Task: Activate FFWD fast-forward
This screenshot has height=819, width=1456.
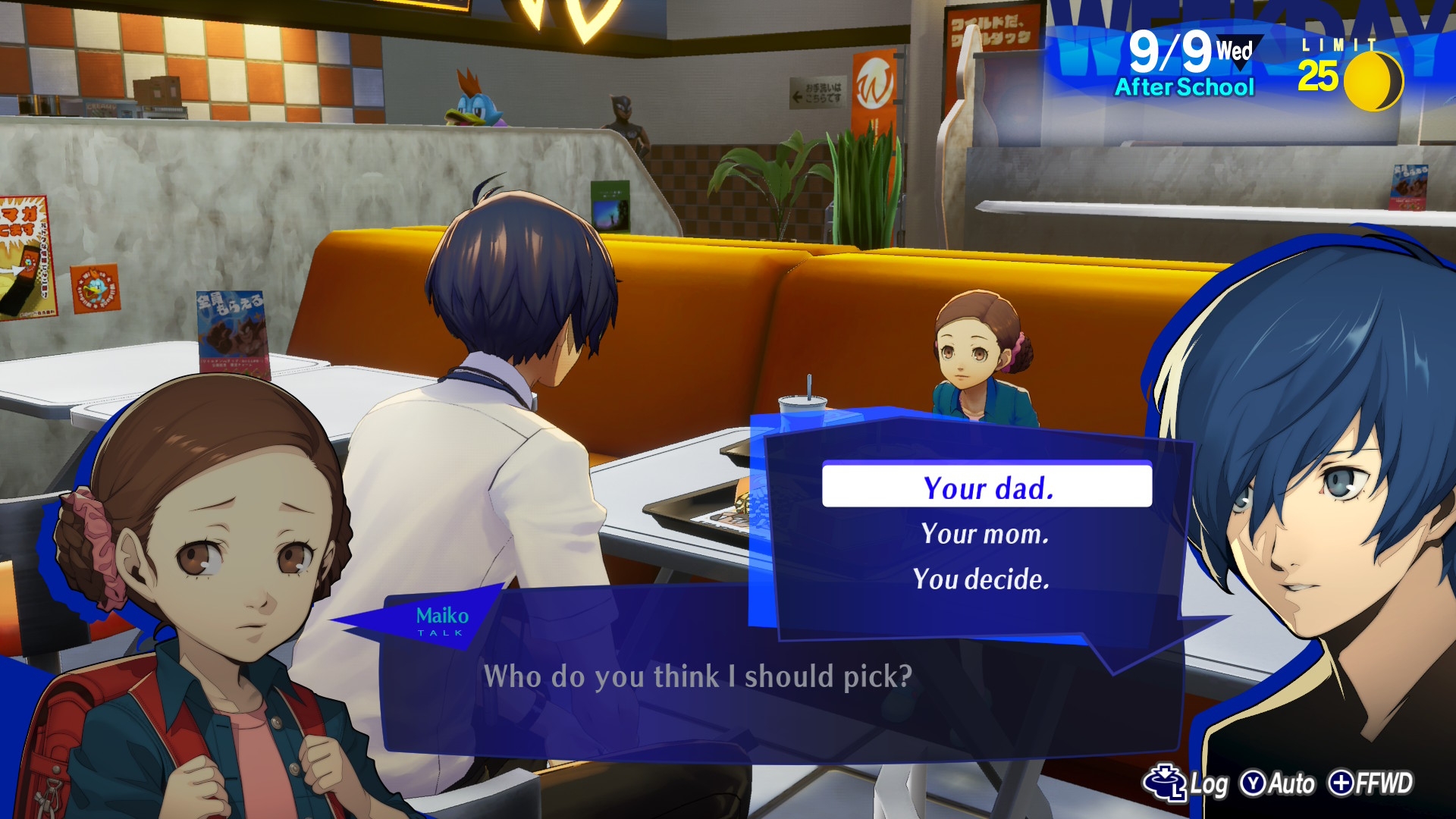Action: (x=1371, y=783)
